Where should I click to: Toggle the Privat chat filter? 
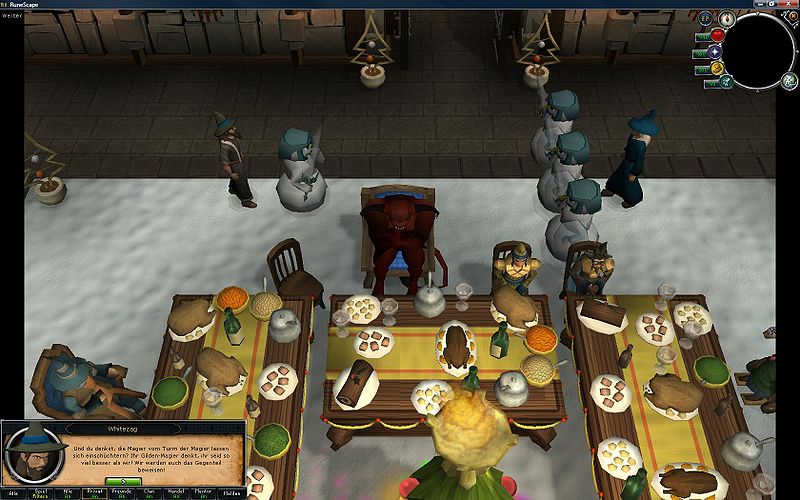pyautogui.click(x=95, y=494)
